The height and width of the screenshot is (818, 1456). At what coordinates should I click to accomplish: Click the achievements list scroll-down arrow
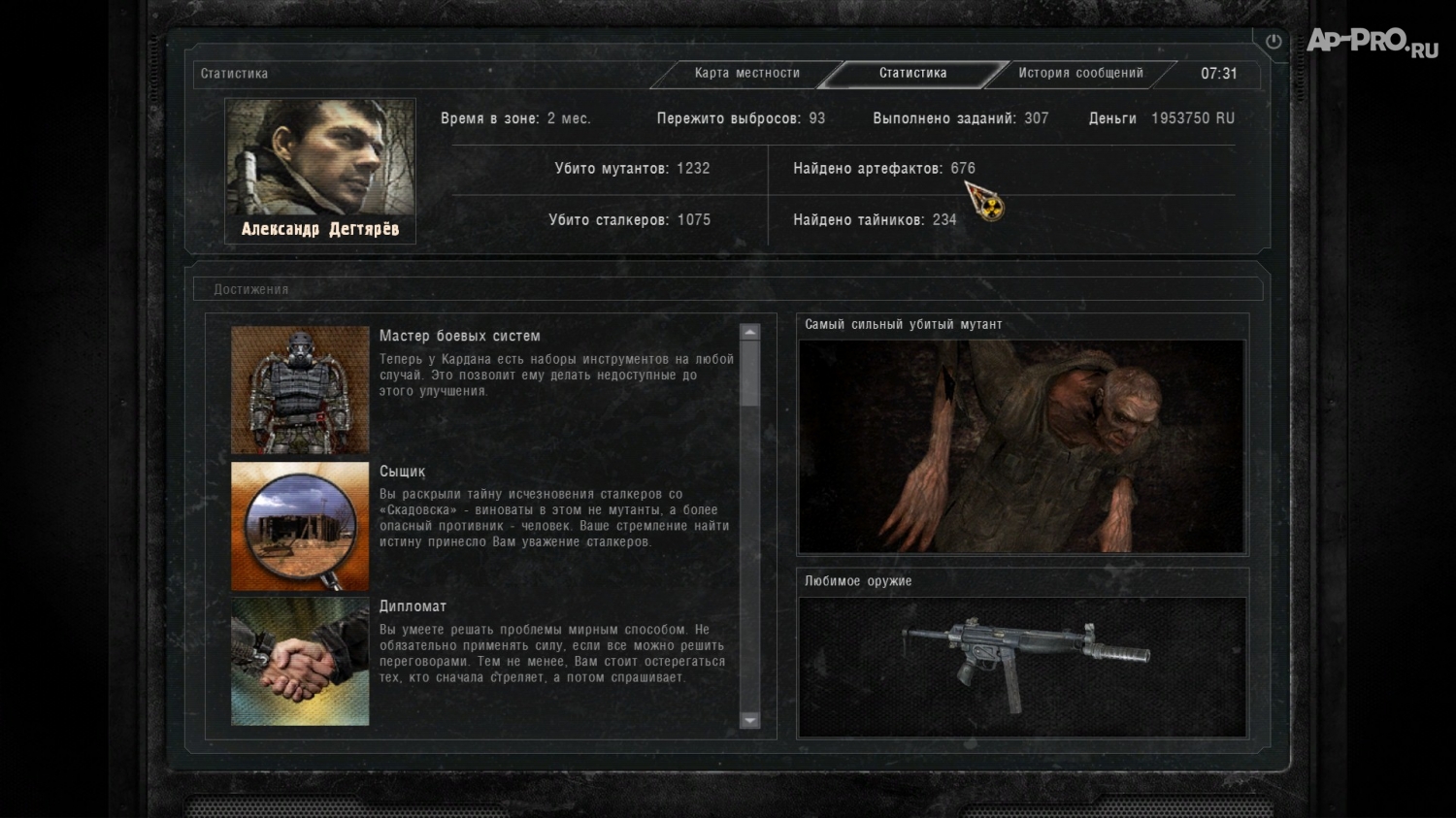(x=749, y=720)
